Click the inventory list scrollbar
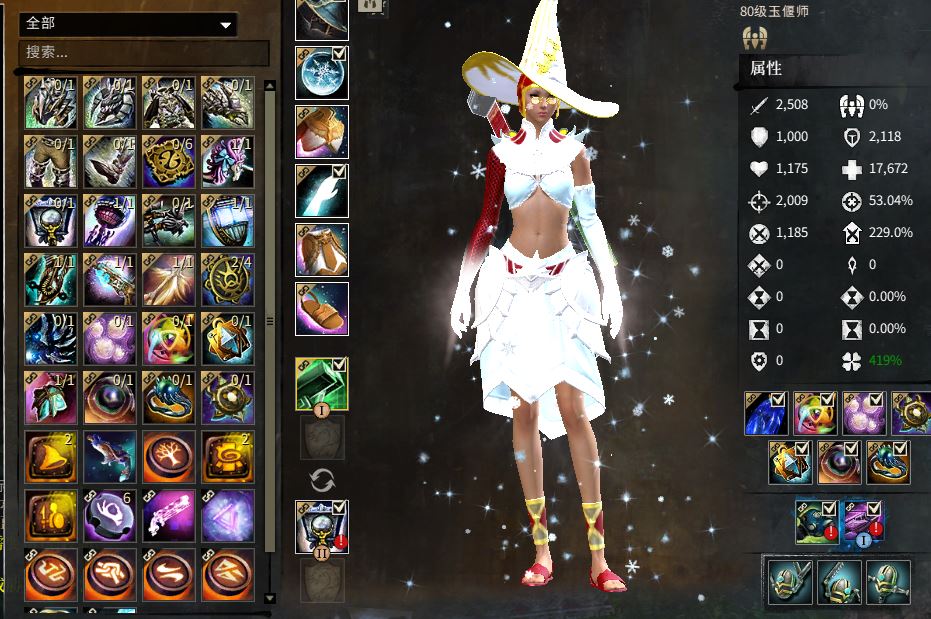The height and width of the screenshot is (619, 931). pos(269,320)
